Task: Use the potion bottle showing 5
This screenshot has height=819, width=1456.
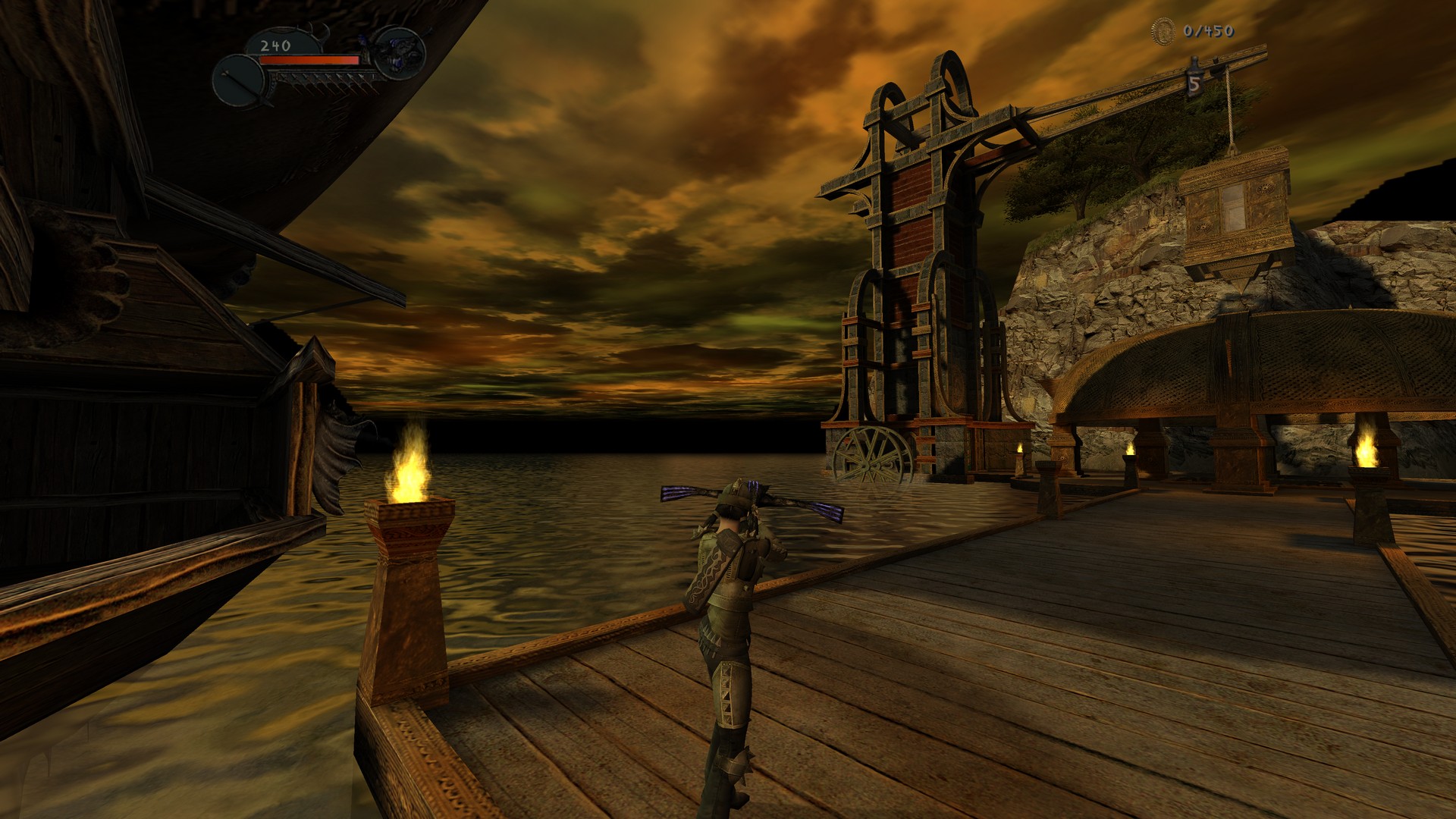Action: tap(1194, 80)
